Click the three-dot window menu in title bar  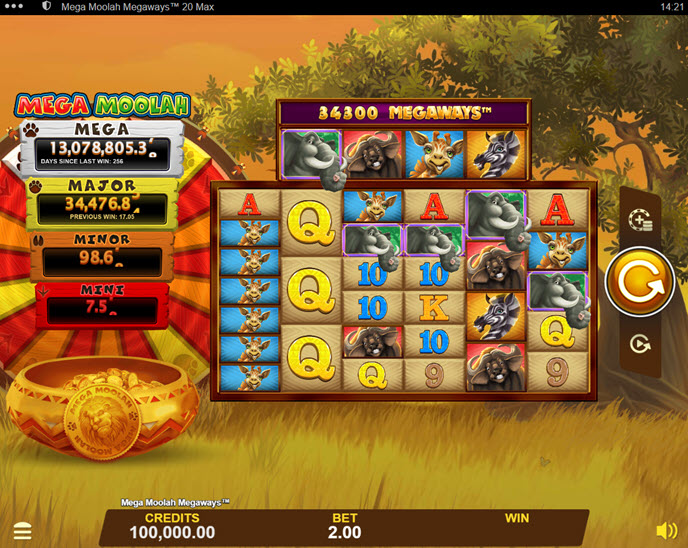tap(16, 7)
